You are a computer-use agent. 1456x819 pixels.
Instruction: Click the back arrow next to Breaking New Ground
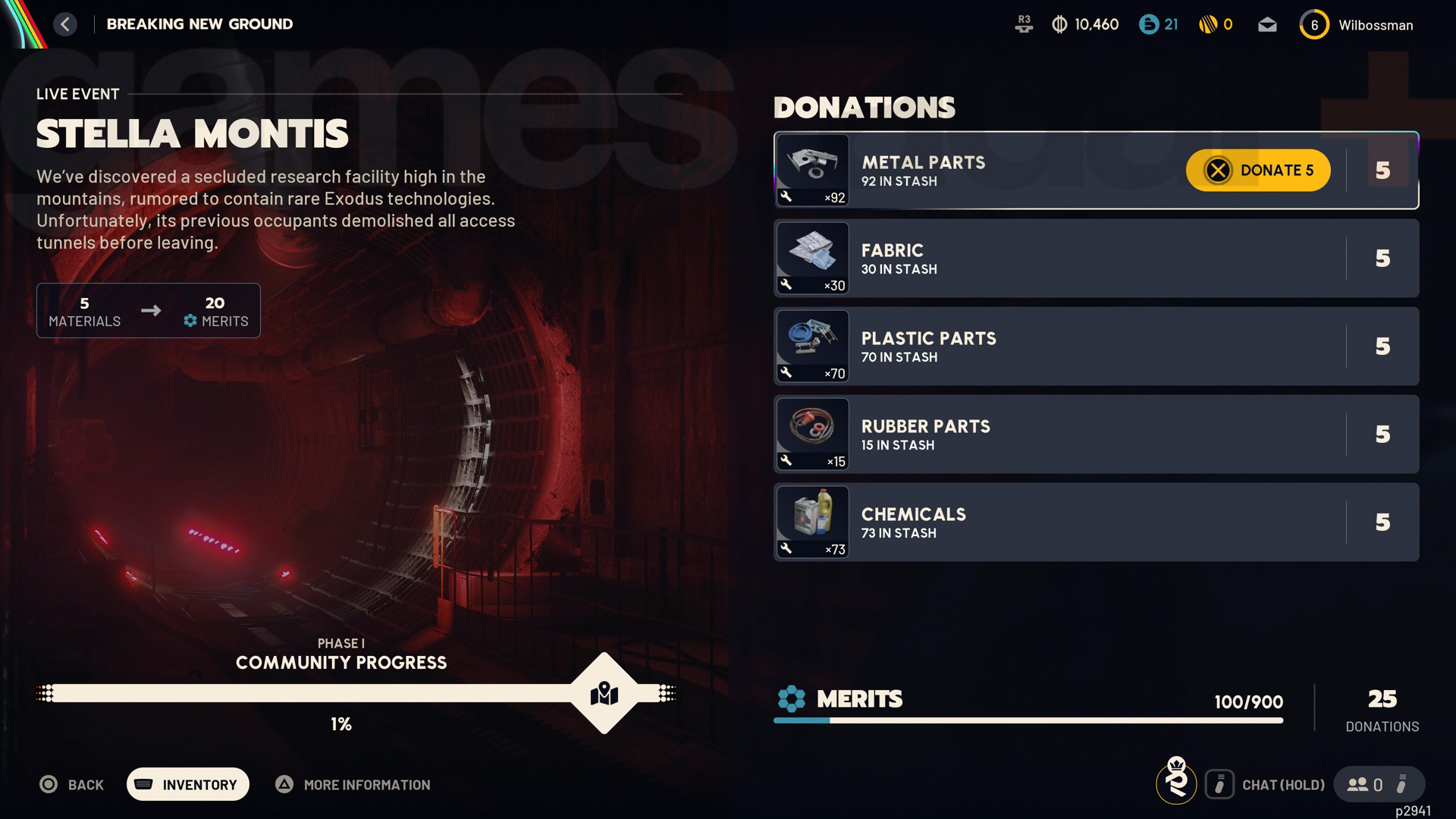65,24
